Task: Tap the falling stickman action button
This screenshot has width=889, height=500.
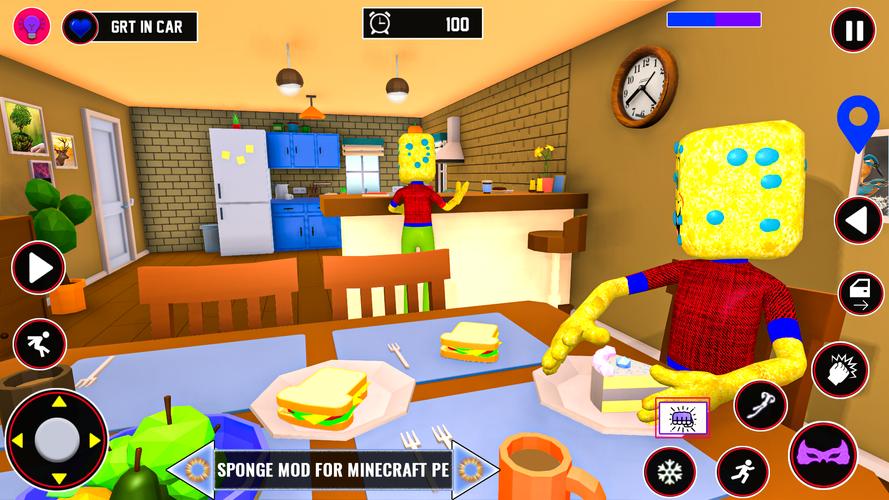Action: 39,343
